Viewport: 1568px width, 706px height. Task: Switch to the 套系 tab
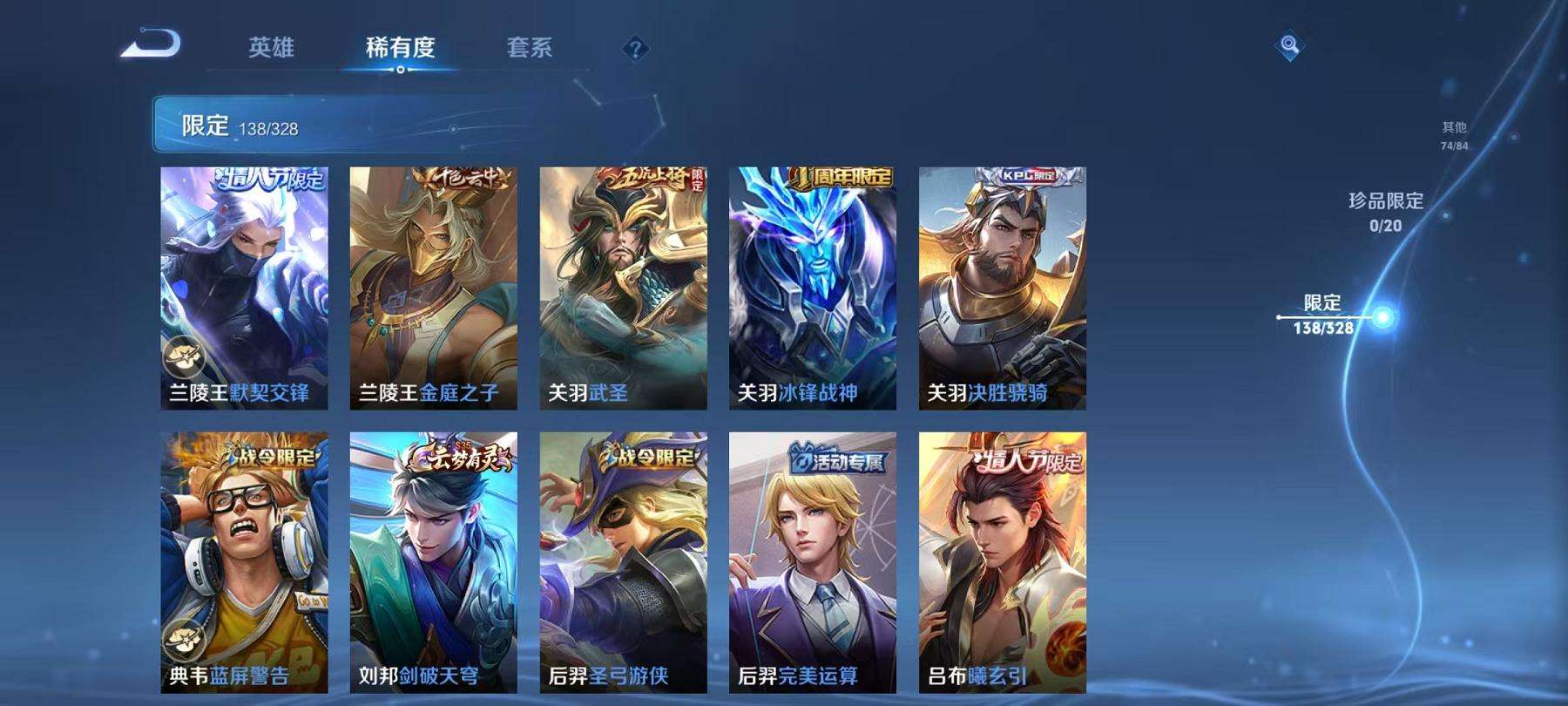(530, 50)
